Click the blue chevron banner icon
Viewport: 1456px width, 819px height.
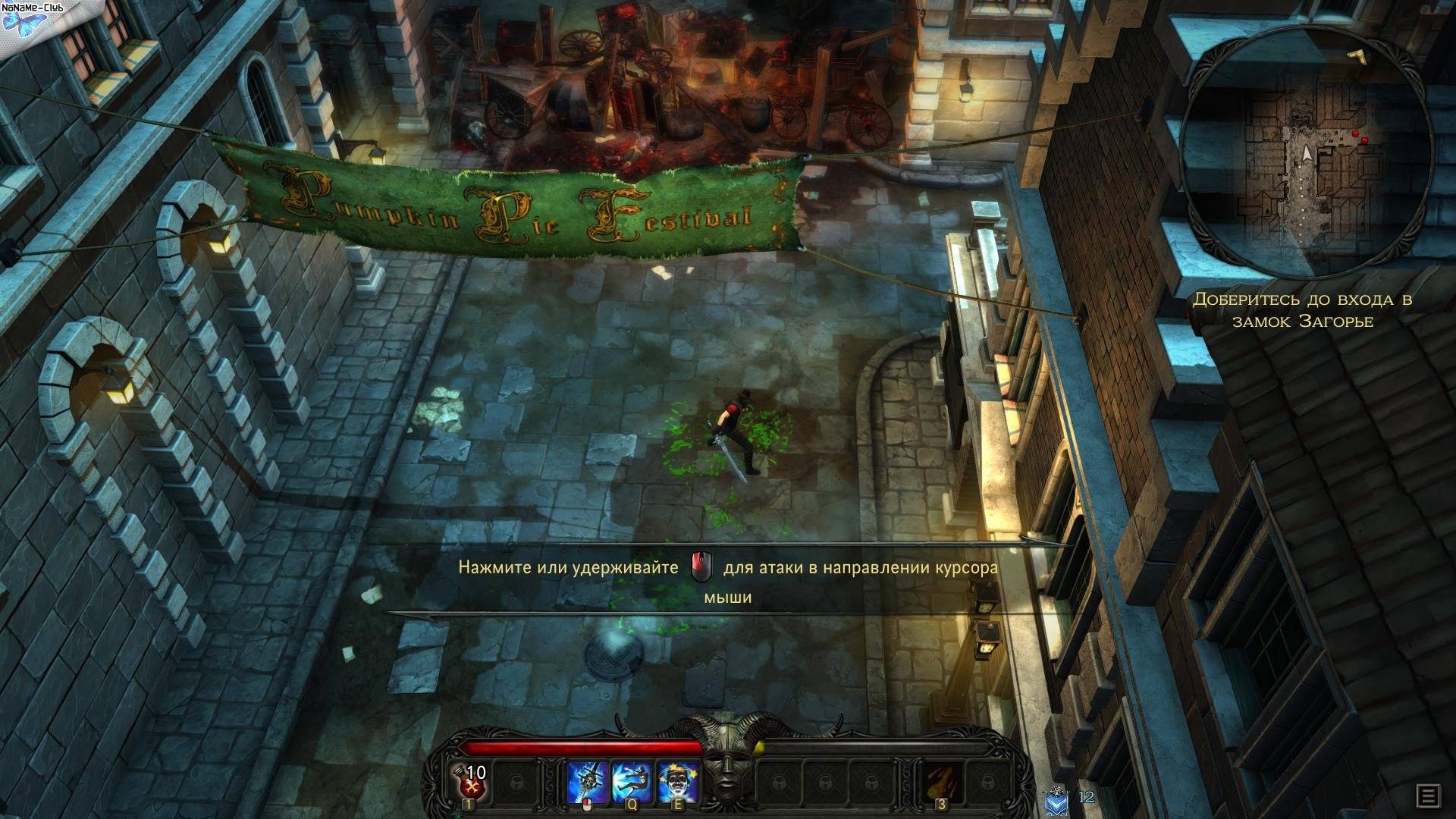click(x=1056, y=800)
